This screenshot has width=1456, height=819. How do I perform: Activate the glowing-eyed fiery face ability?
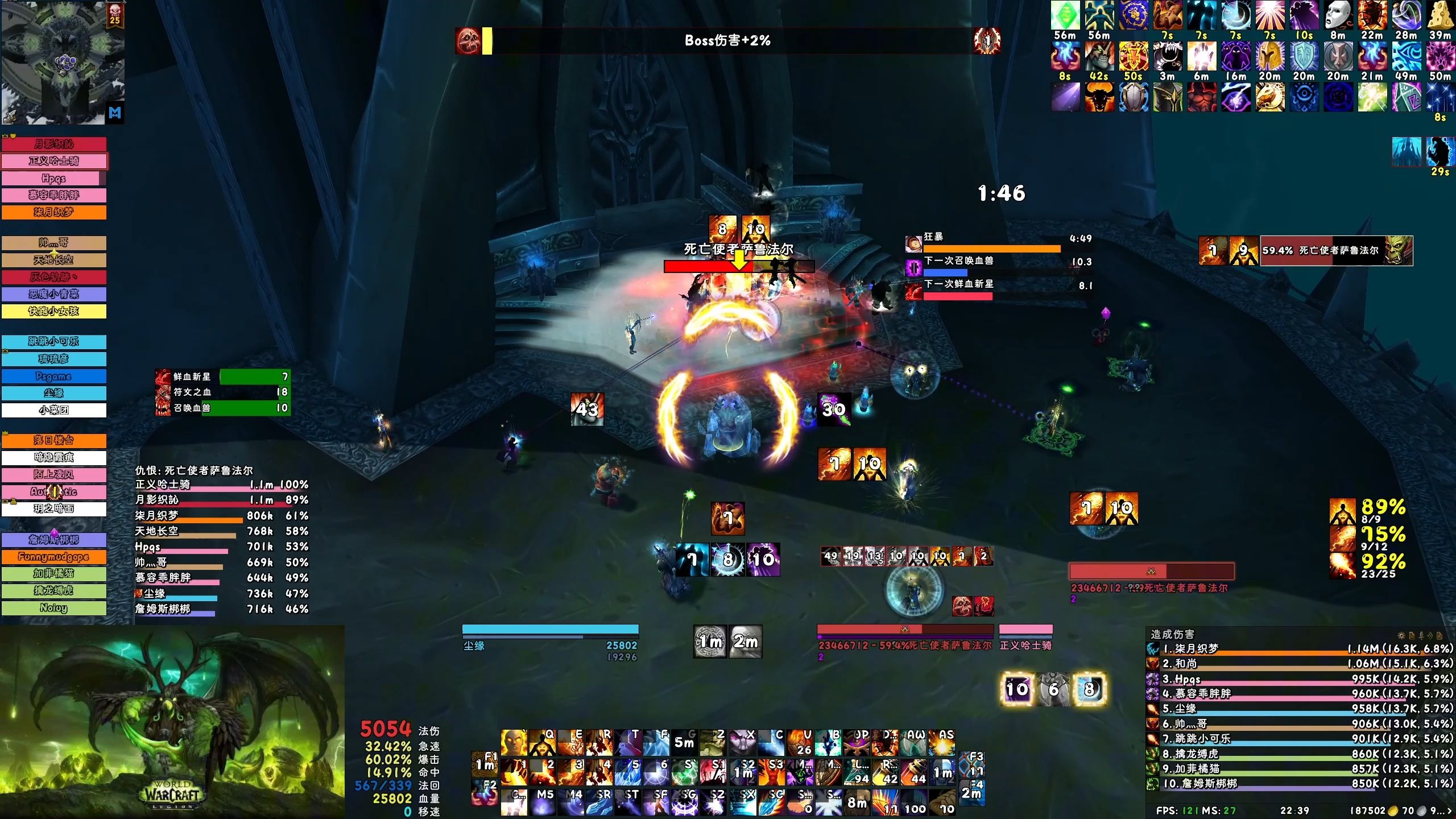click(514, 743)
